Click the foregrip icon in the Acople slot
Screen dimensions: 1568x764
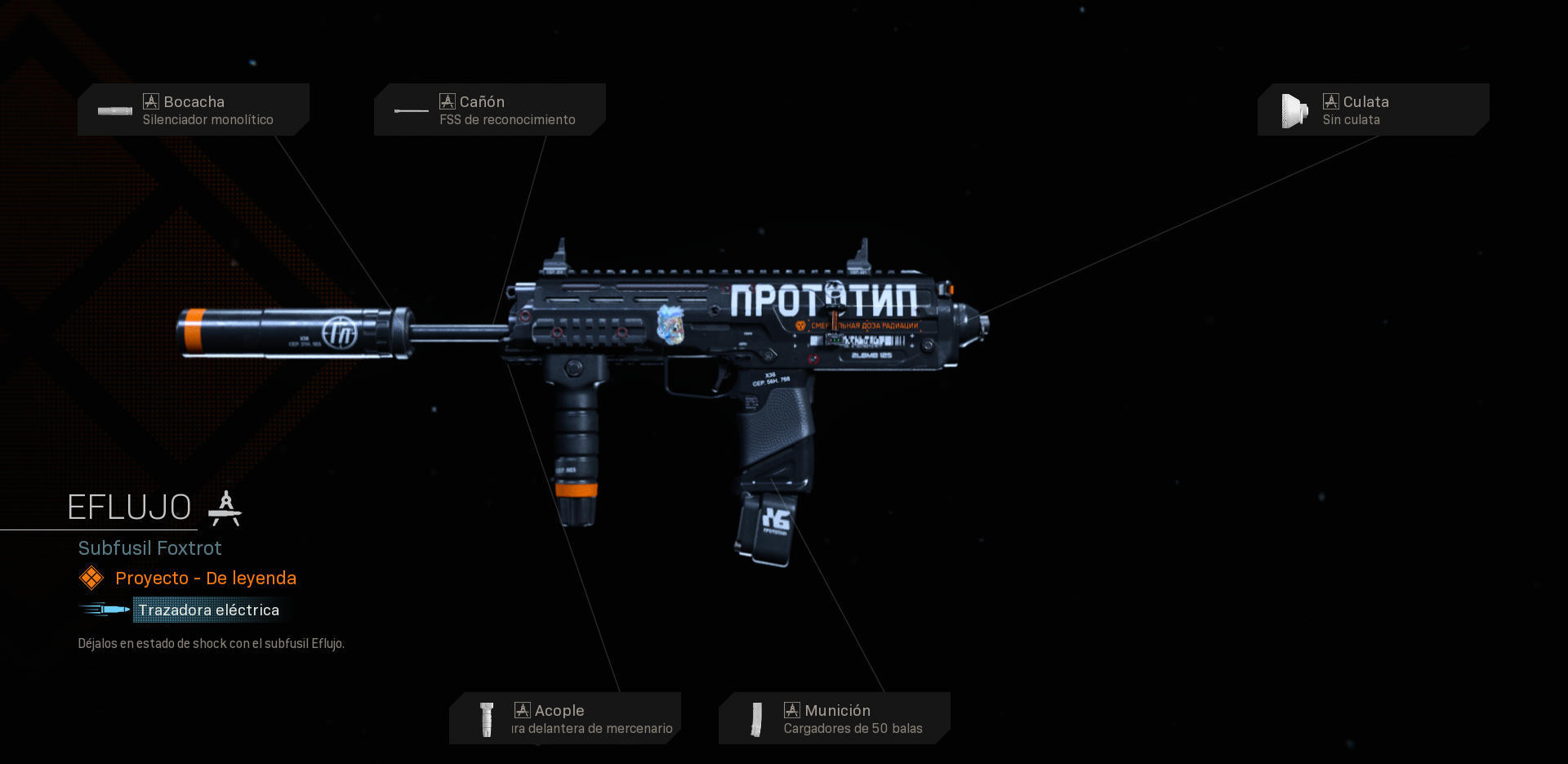[488, 718]
